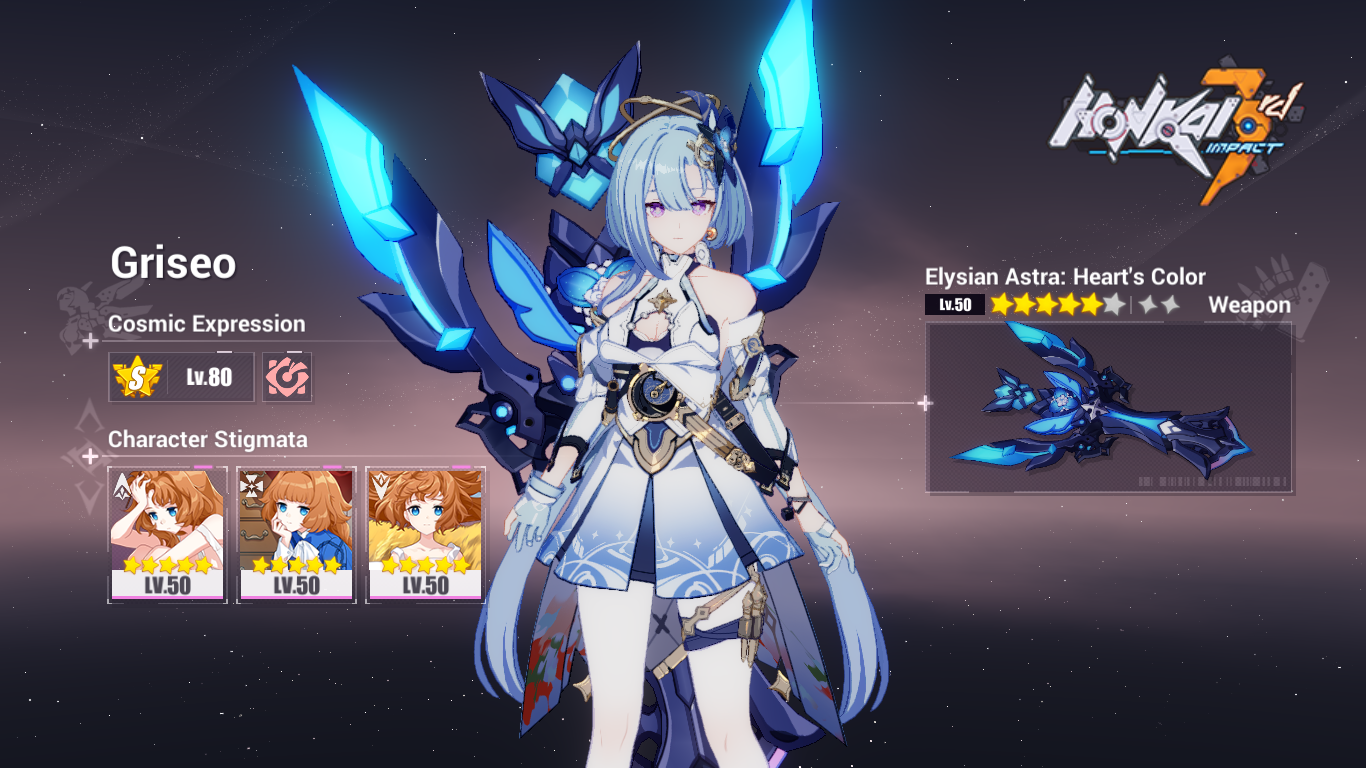Select the pink character type icon beside Lv.80

(286, 377)
